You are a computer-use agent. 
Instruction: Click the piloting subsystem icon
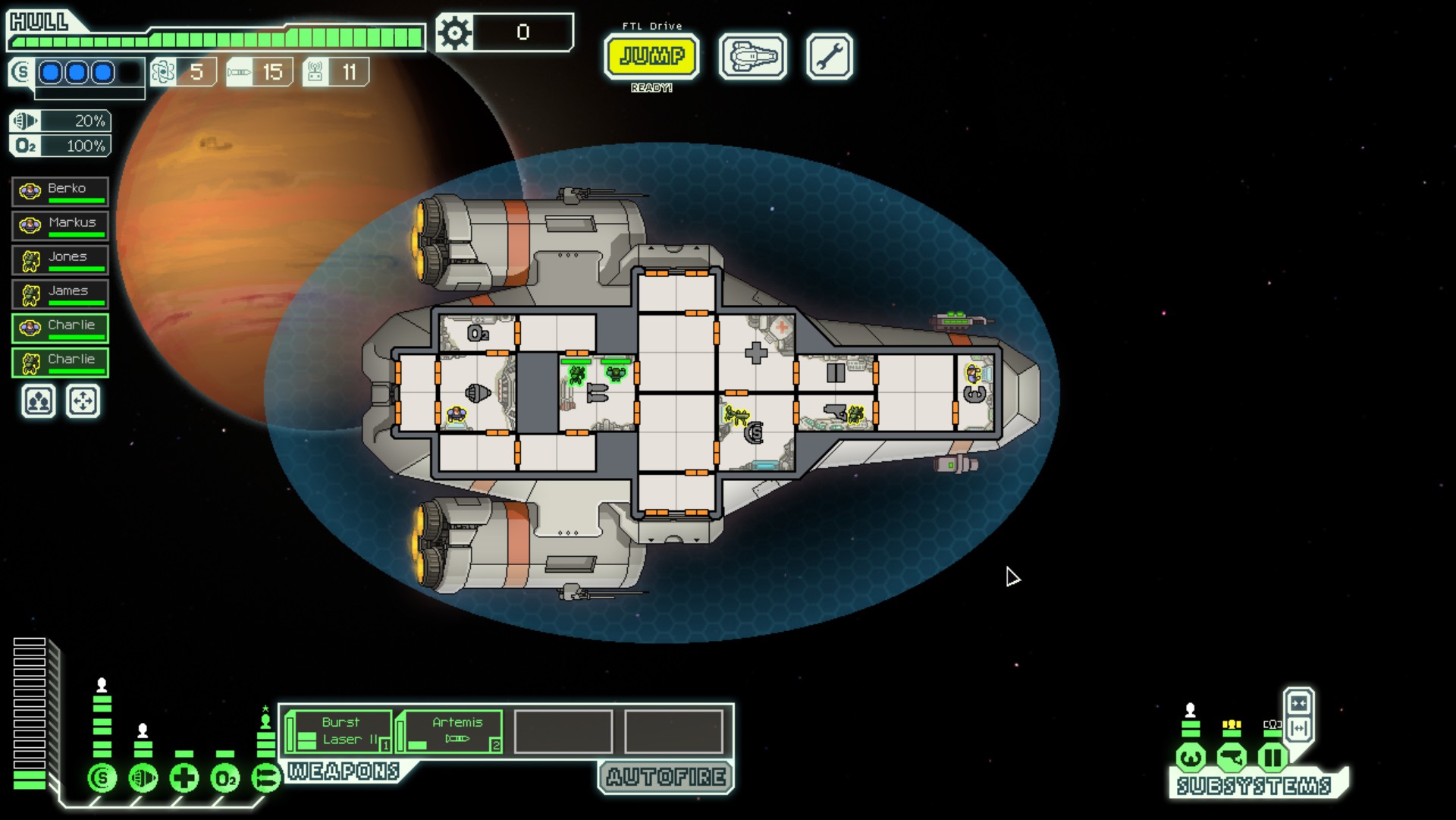[x=1191, y=757]
